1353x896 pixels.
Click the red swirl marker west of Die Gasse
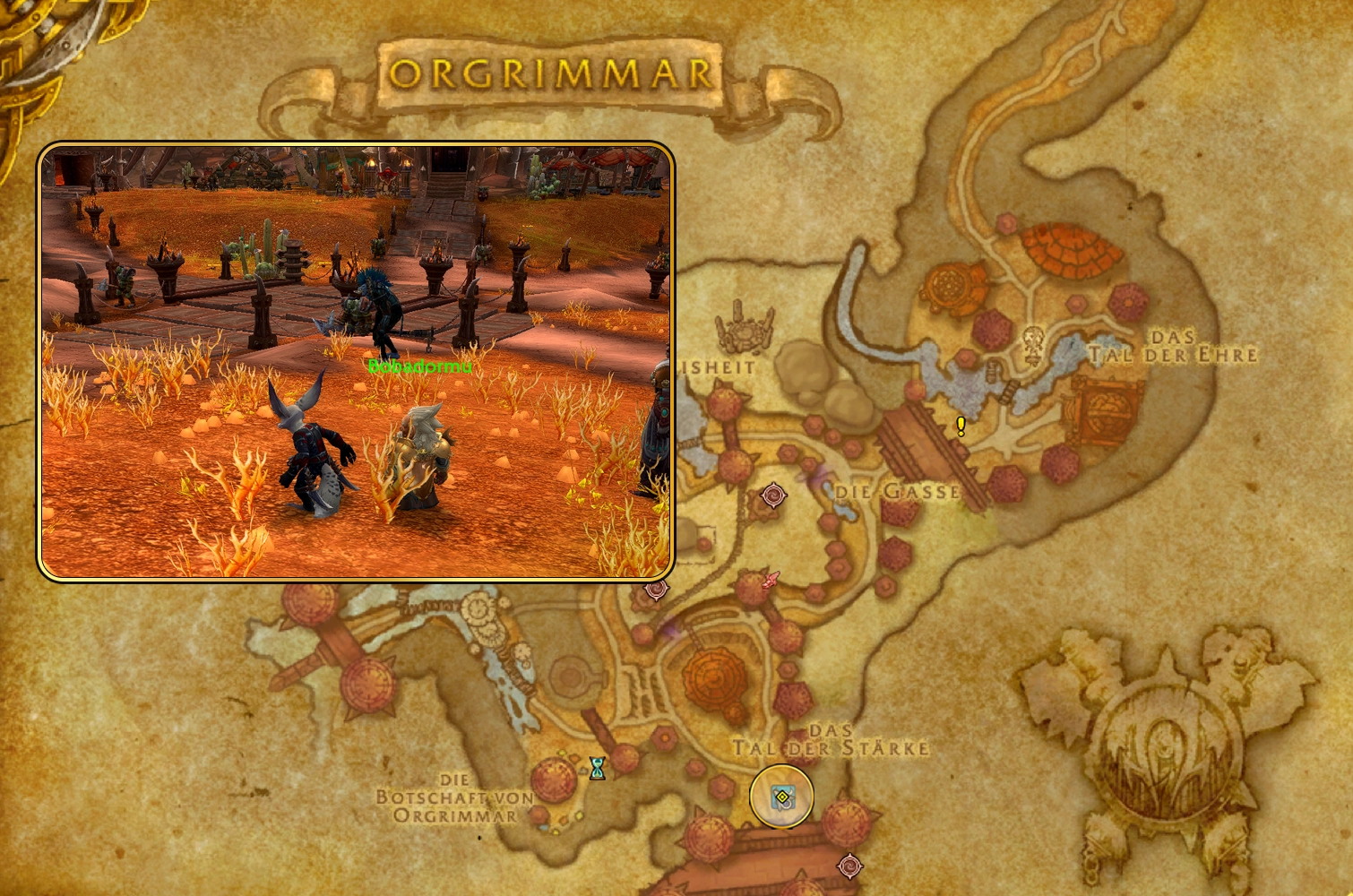tap(774, 495)
